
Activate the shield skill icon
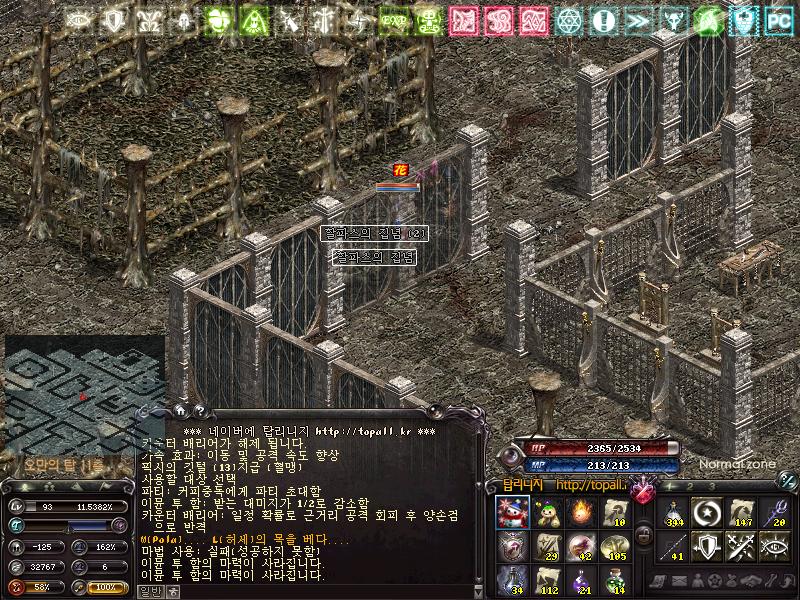click(x=708, y=545)
